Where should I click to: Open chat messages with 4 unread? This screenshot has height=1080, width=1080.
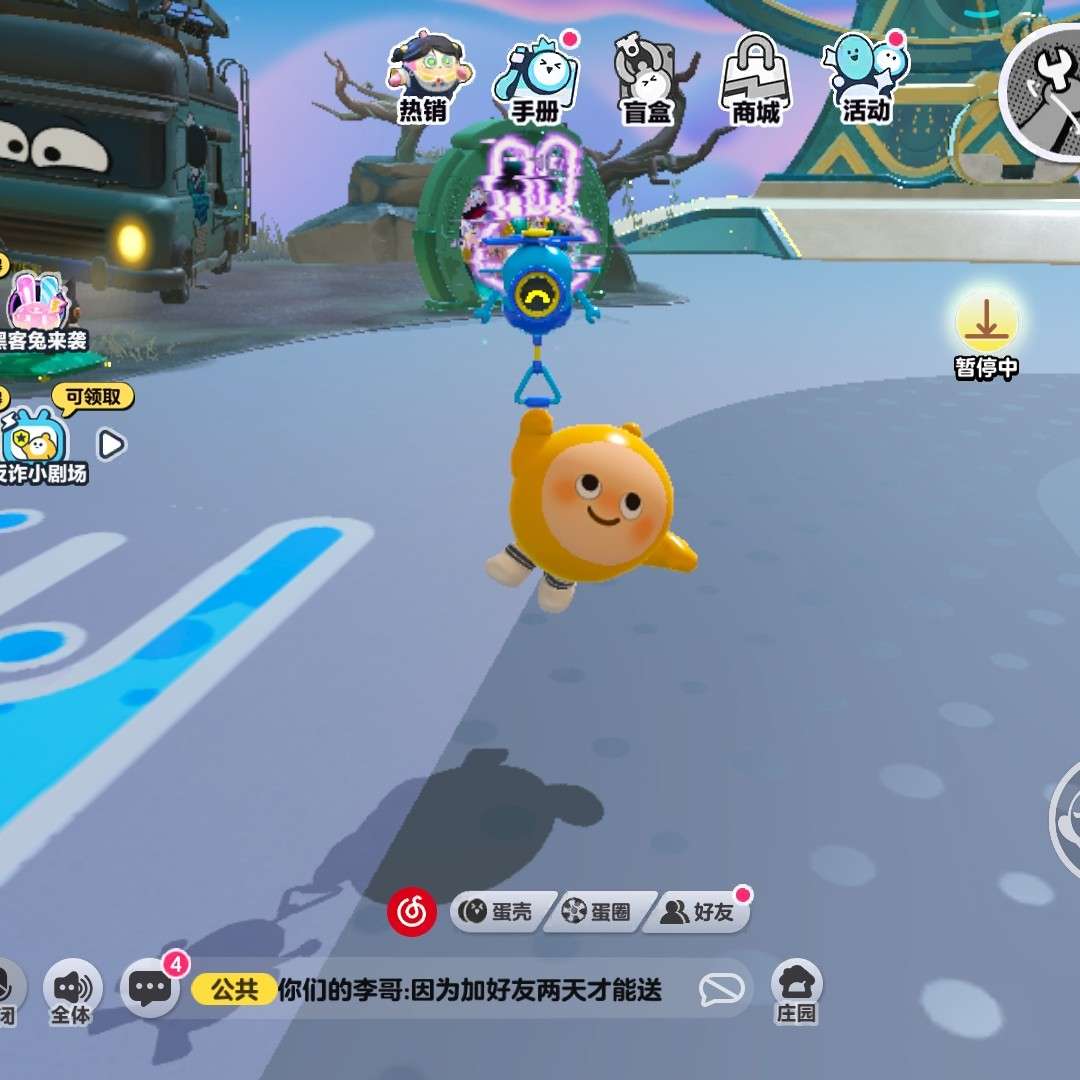[x=150, y=989]
